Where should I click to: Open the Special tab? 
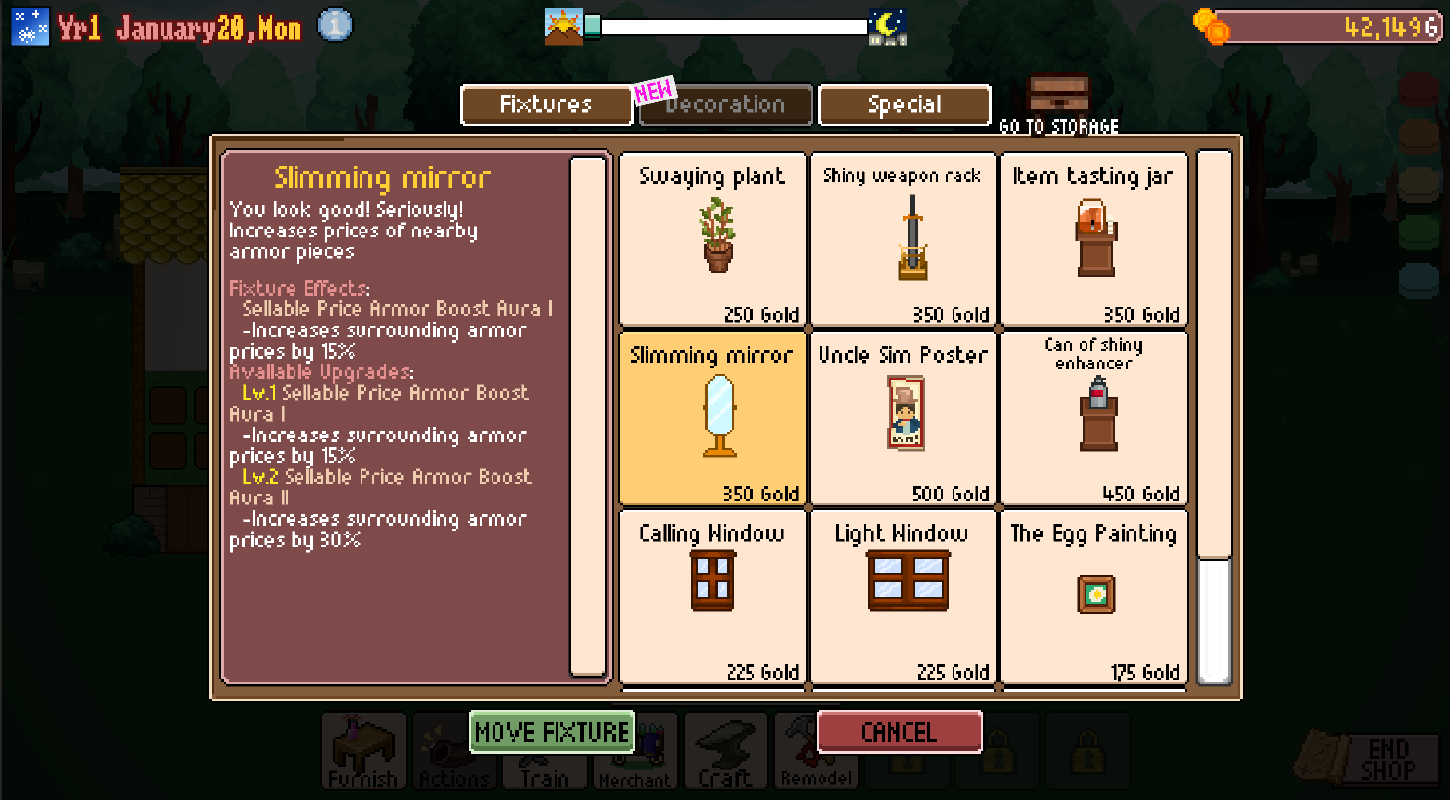tap(905, 105)
